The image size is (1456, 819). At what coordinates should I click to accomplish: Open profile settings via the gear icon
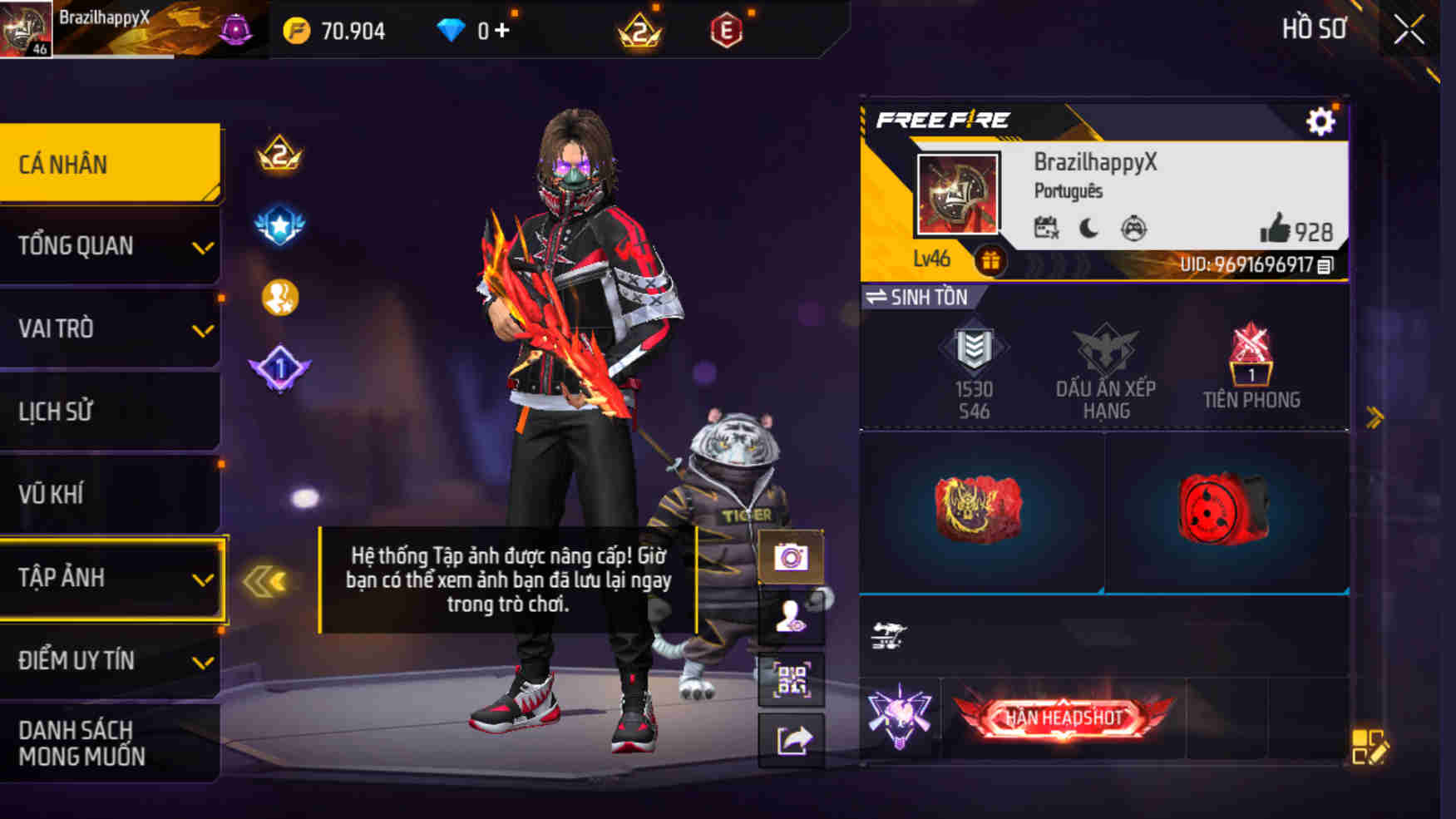pos(1320,120)
